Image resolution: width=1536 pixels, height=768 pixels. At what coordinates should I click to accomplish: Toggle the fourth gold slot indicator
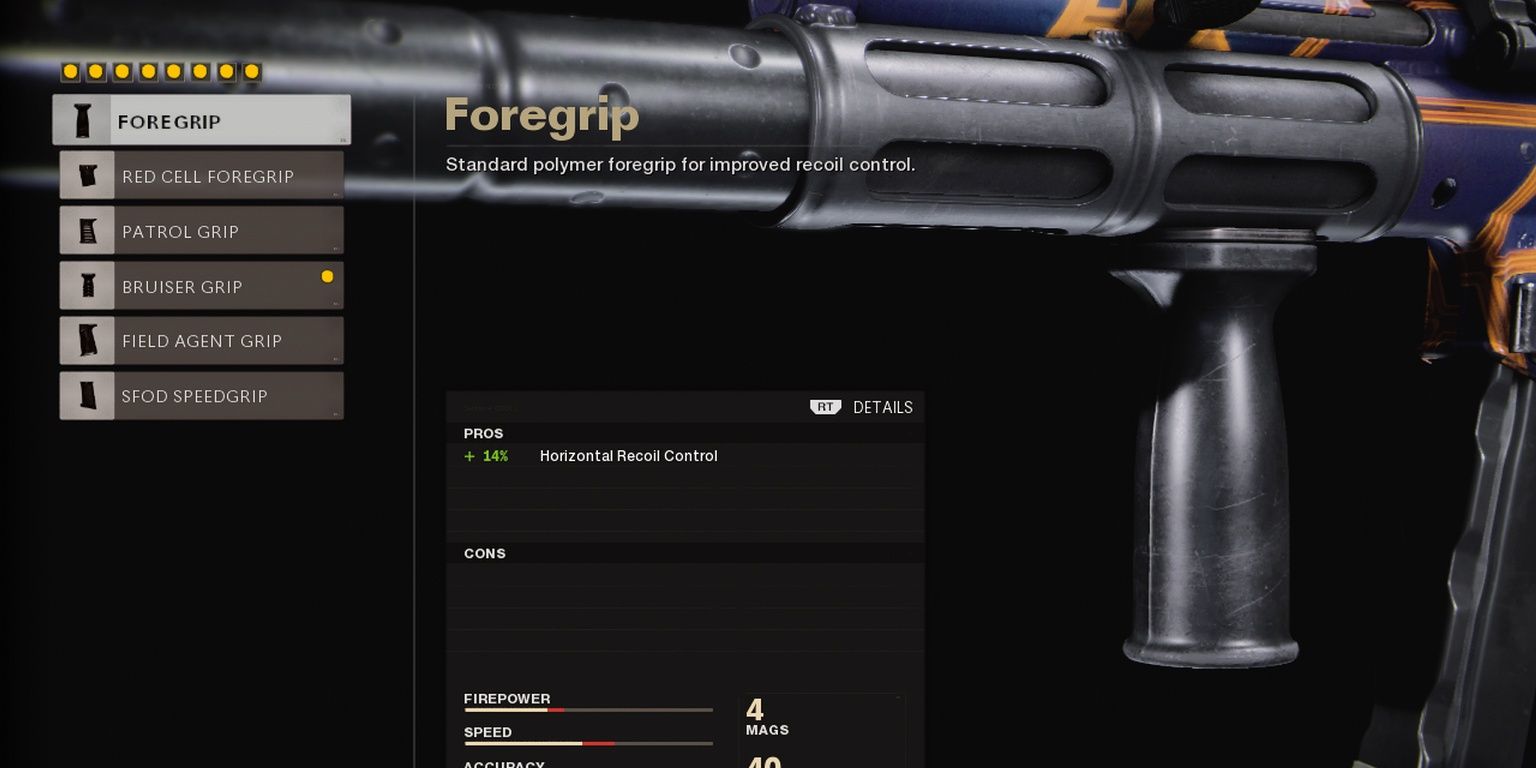(x=148, y=71)
